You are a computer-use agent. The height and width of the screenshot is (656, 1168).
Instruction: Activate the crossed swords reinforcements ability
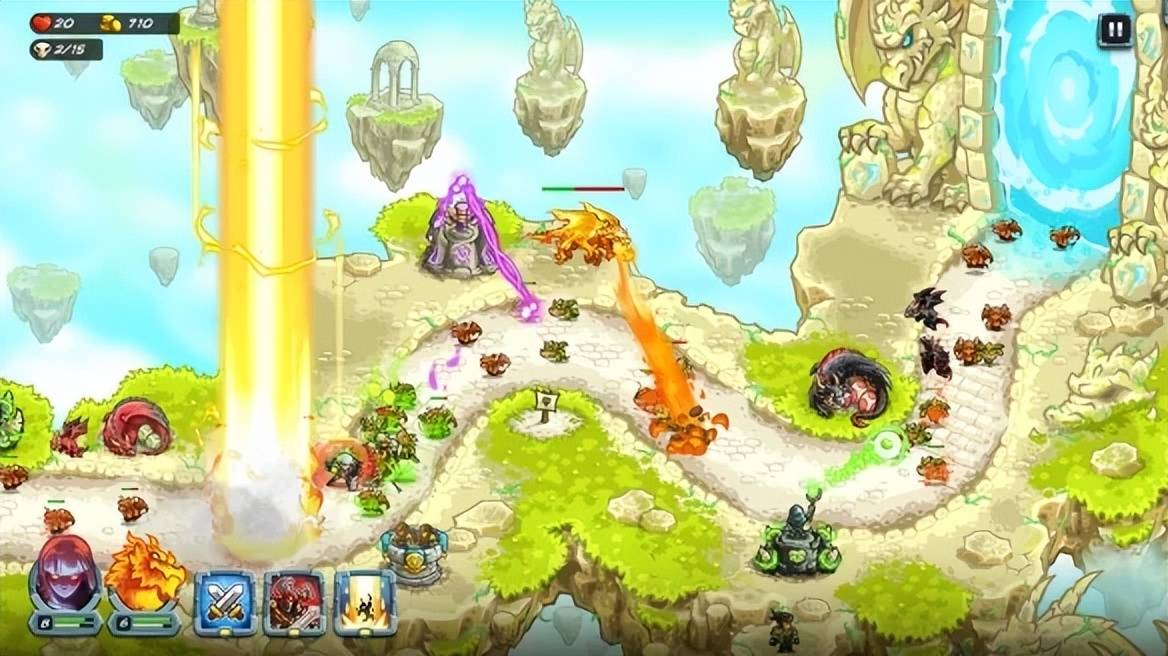pyautogui.click(x=225, y=603)
